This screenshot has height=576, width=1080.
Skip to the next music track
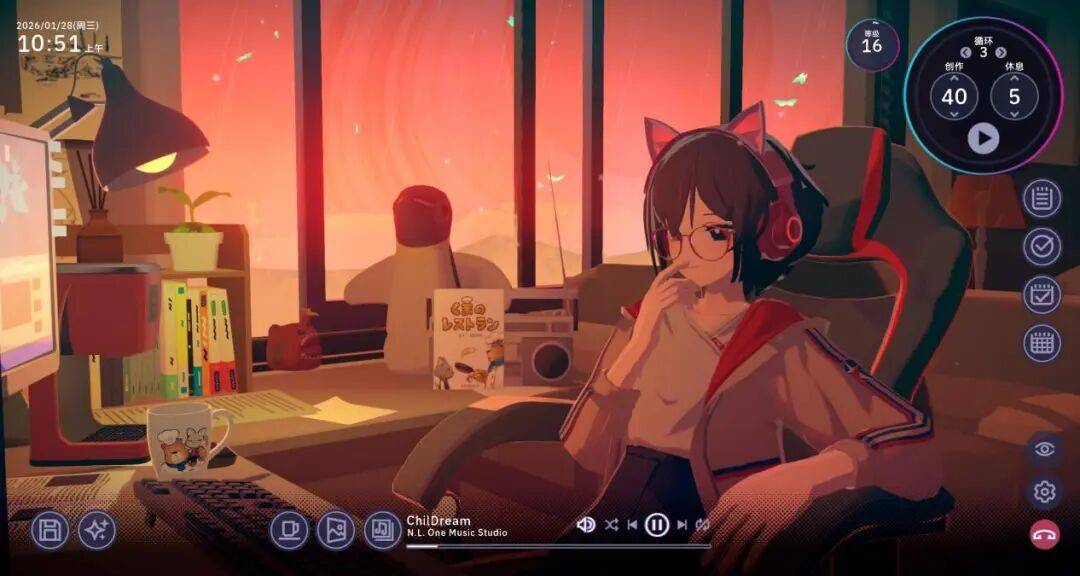(x=682, y=524)
